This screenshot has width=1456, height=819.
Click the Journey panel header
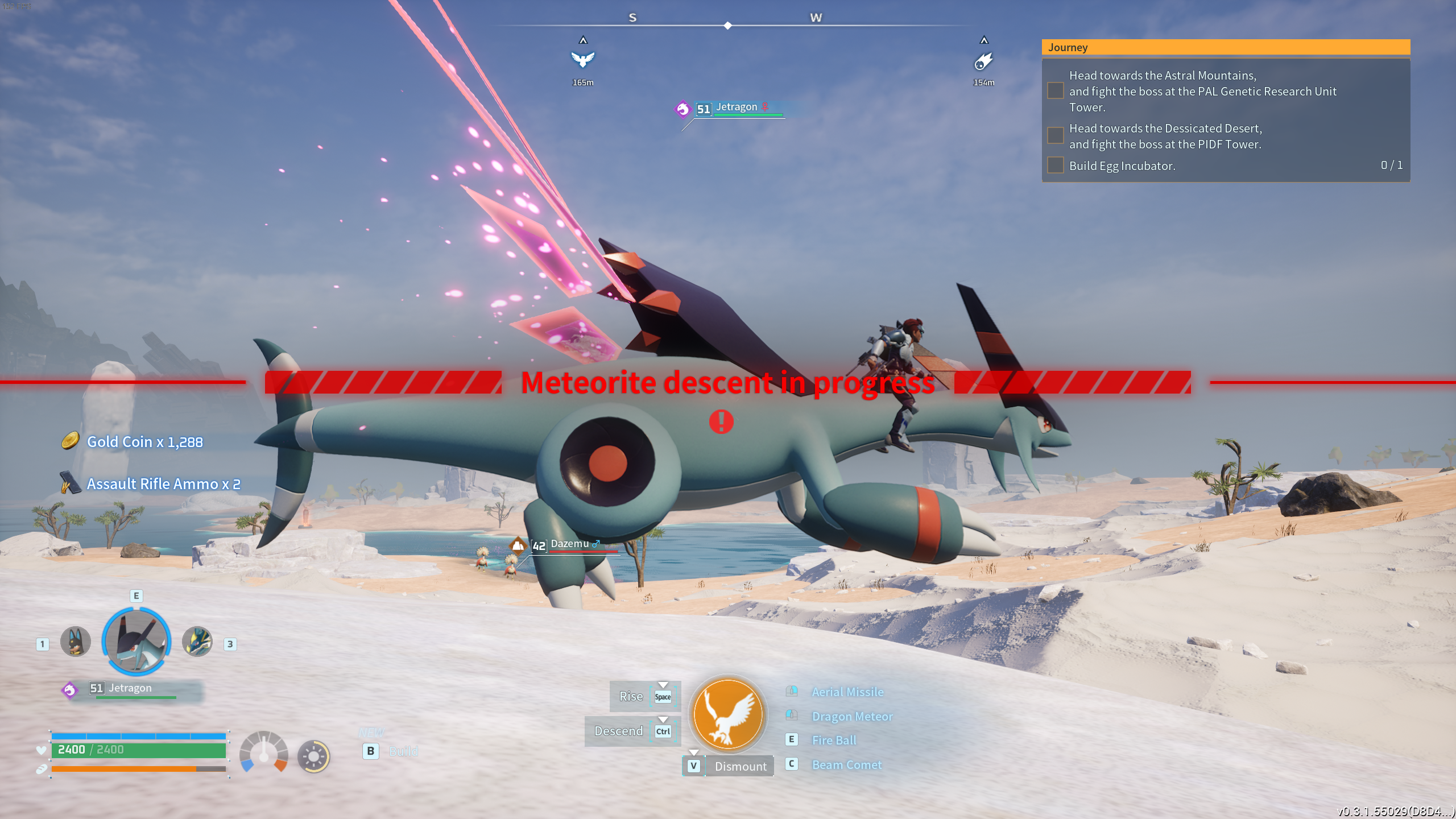pyautogui.click(x=1068, y=47)
